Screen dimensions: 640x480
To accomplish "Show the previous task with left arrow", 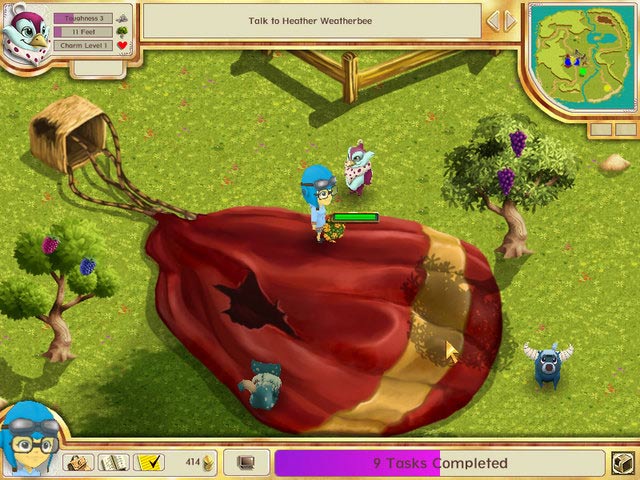I will [x=492, y=21].
